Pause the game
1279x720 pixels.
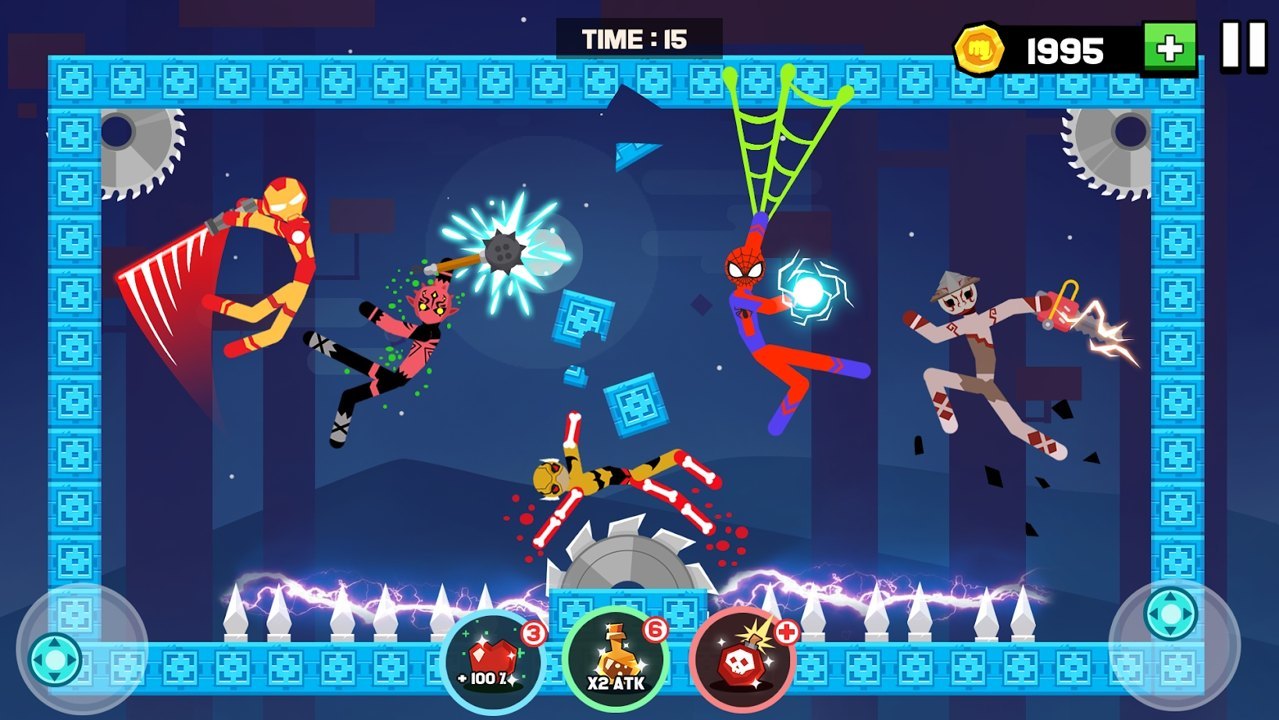(1243, 46)
